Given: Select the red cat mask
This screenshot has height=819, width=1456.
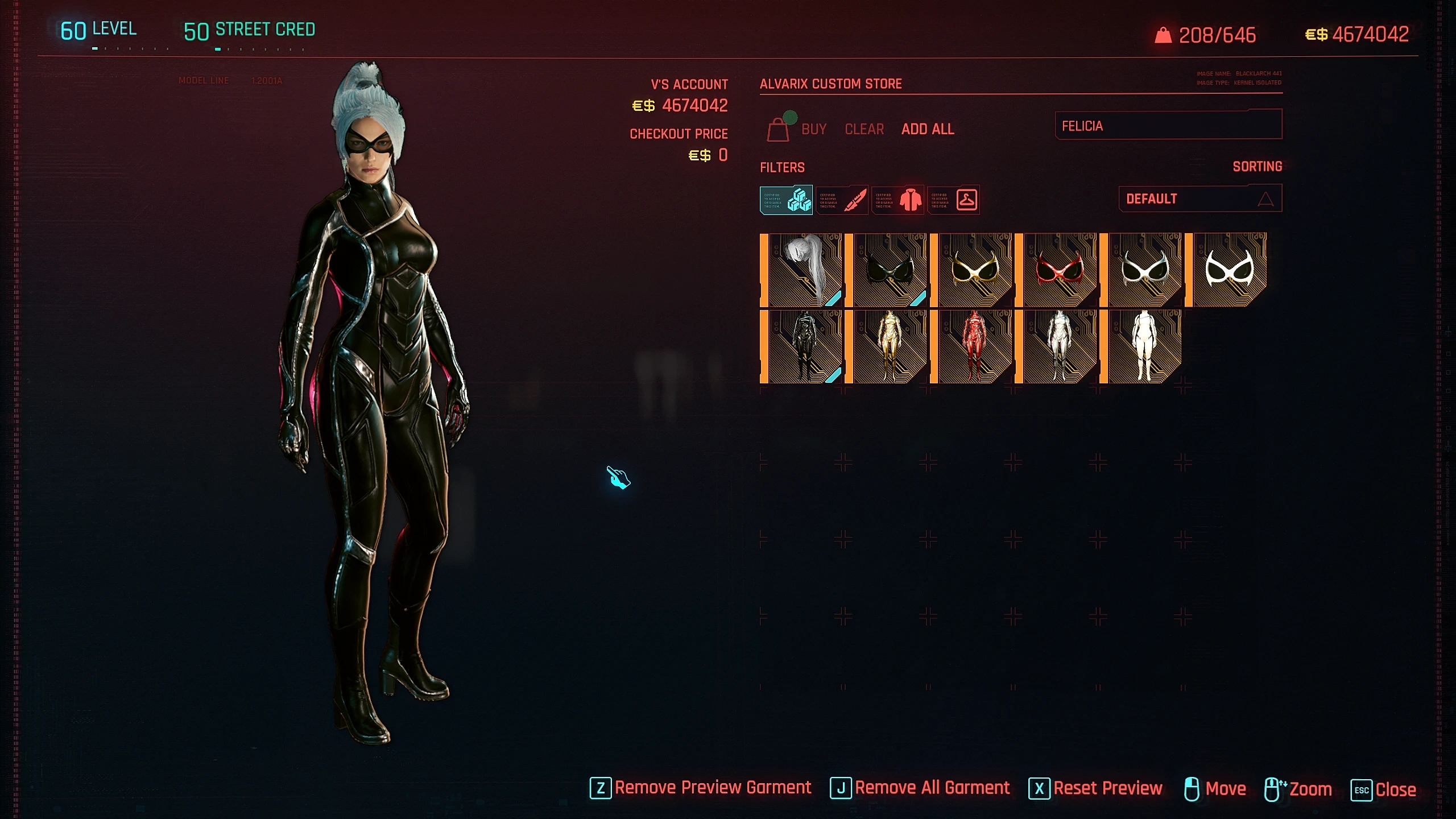Looking at the screenshot, I should pos(1057,270).
